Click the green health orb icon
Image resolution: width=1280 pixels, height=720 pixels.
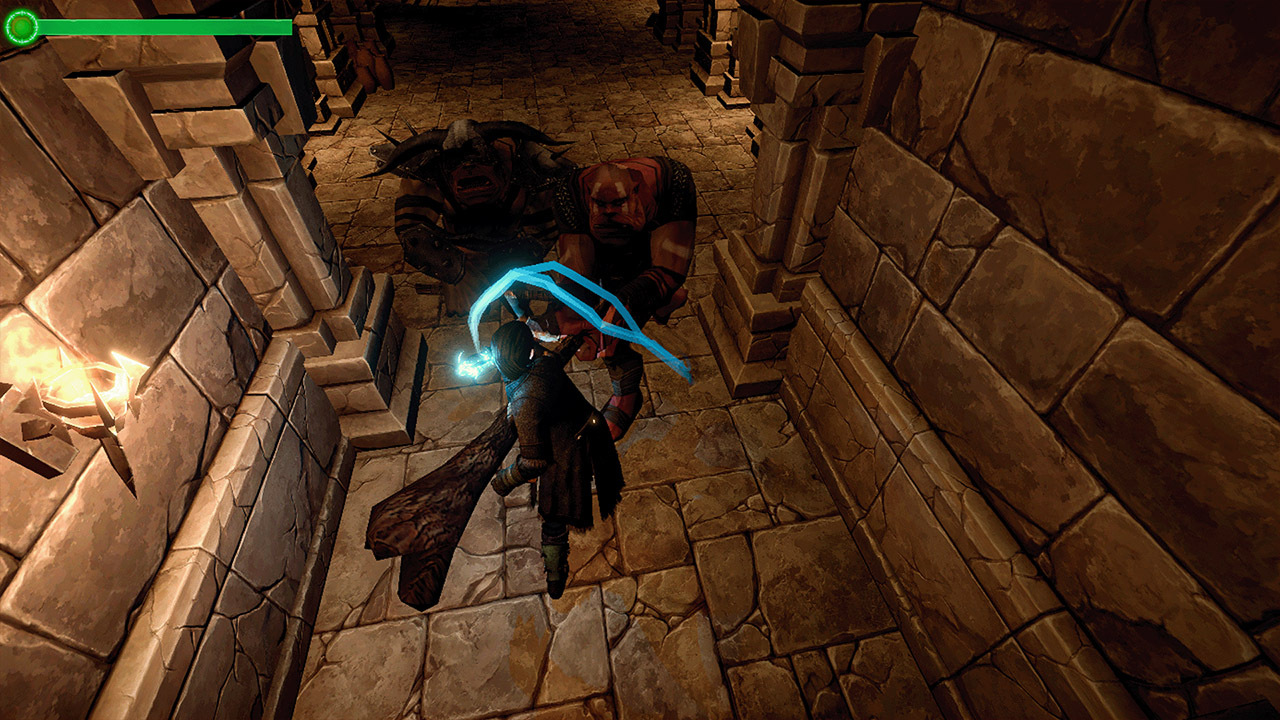point(20,24)
